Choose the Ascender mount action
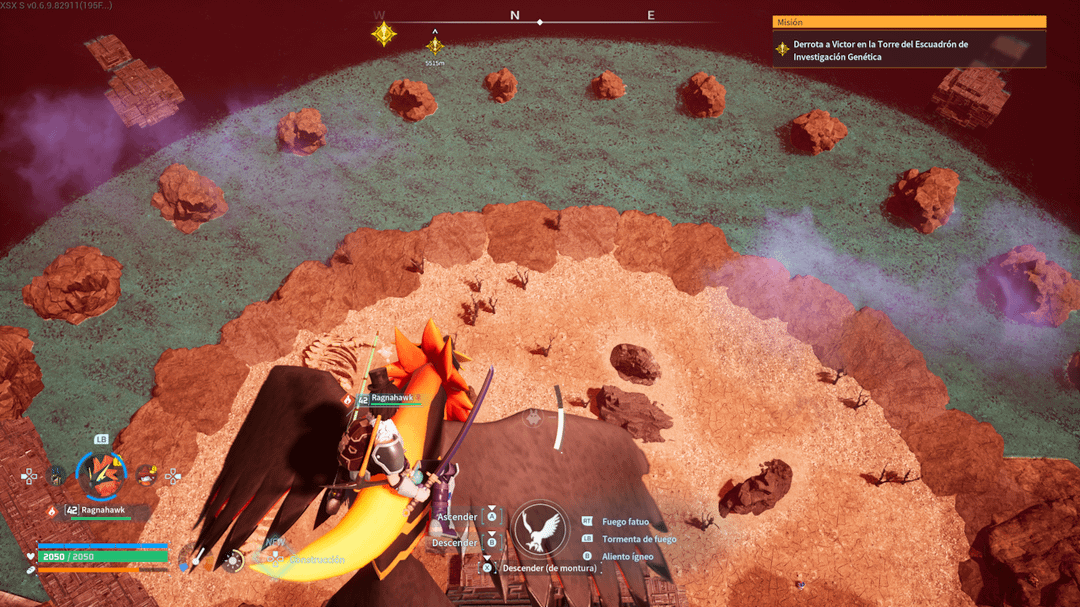 tap(459, 517)
